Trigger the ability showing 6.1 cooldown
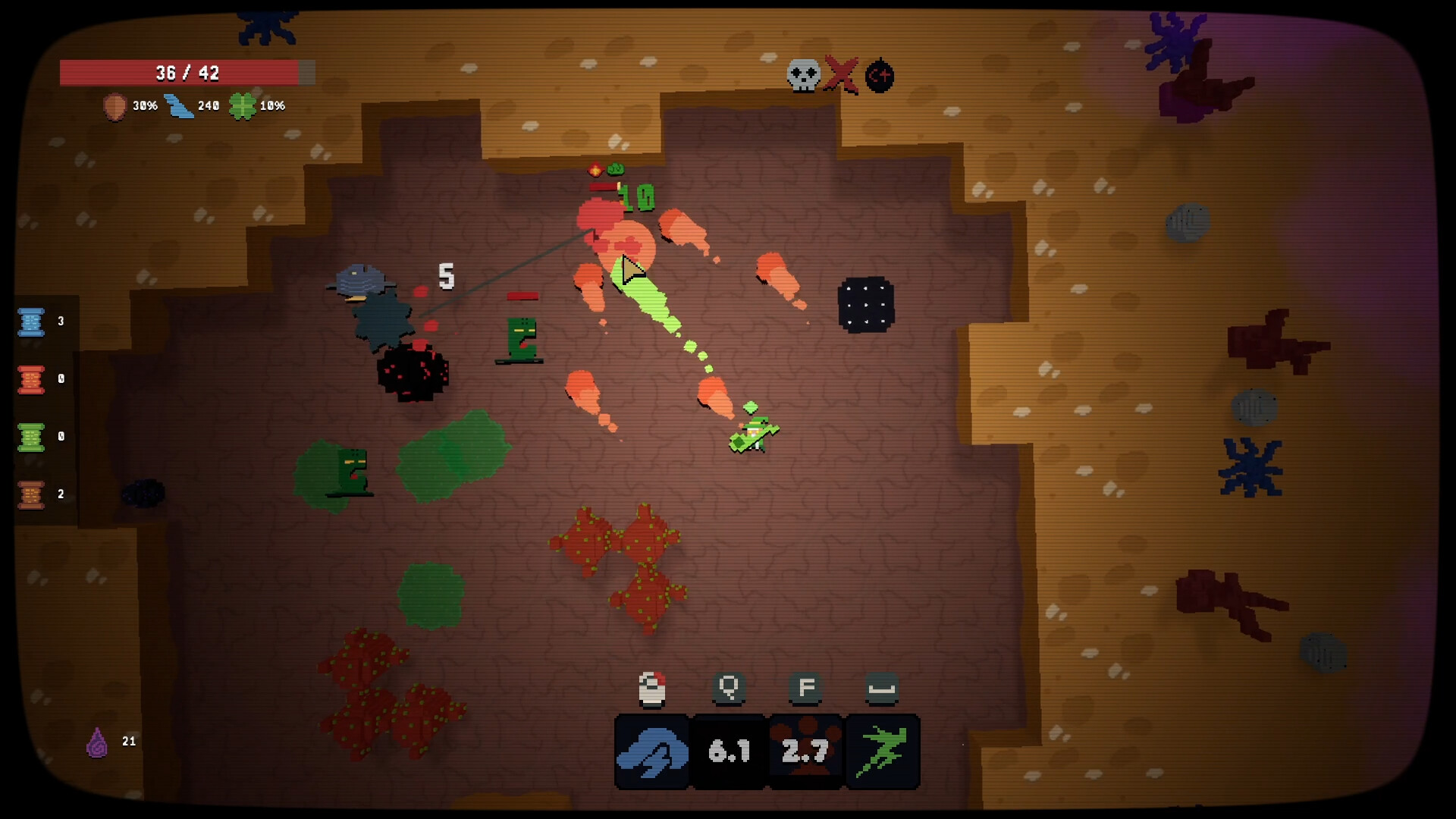Screen dimensions: 1456x819 pos(730,752)
